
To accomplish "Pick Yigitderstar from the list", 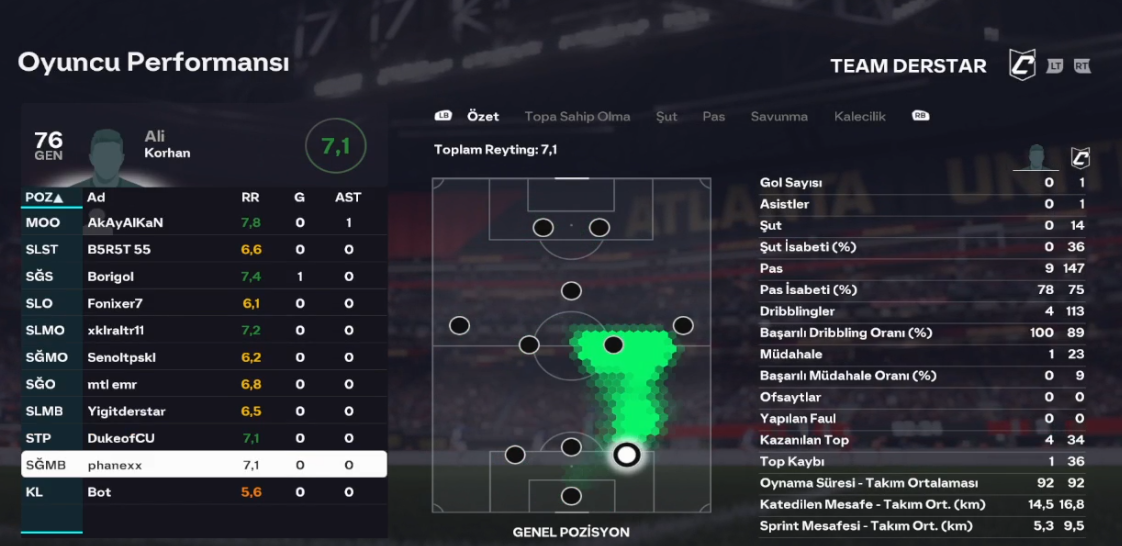I will 203,411.
